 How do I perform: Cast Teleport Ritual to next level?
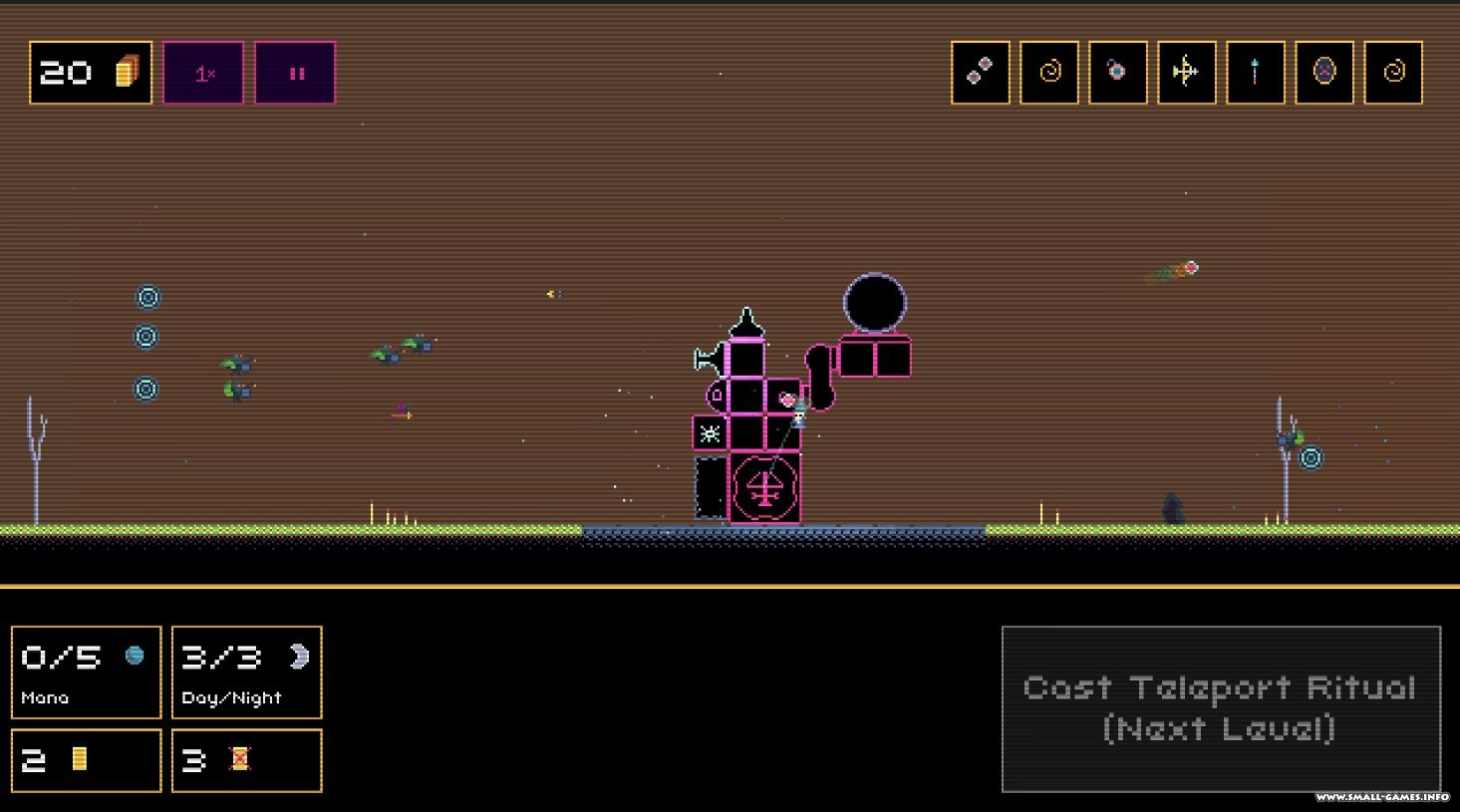point(1221,708)
